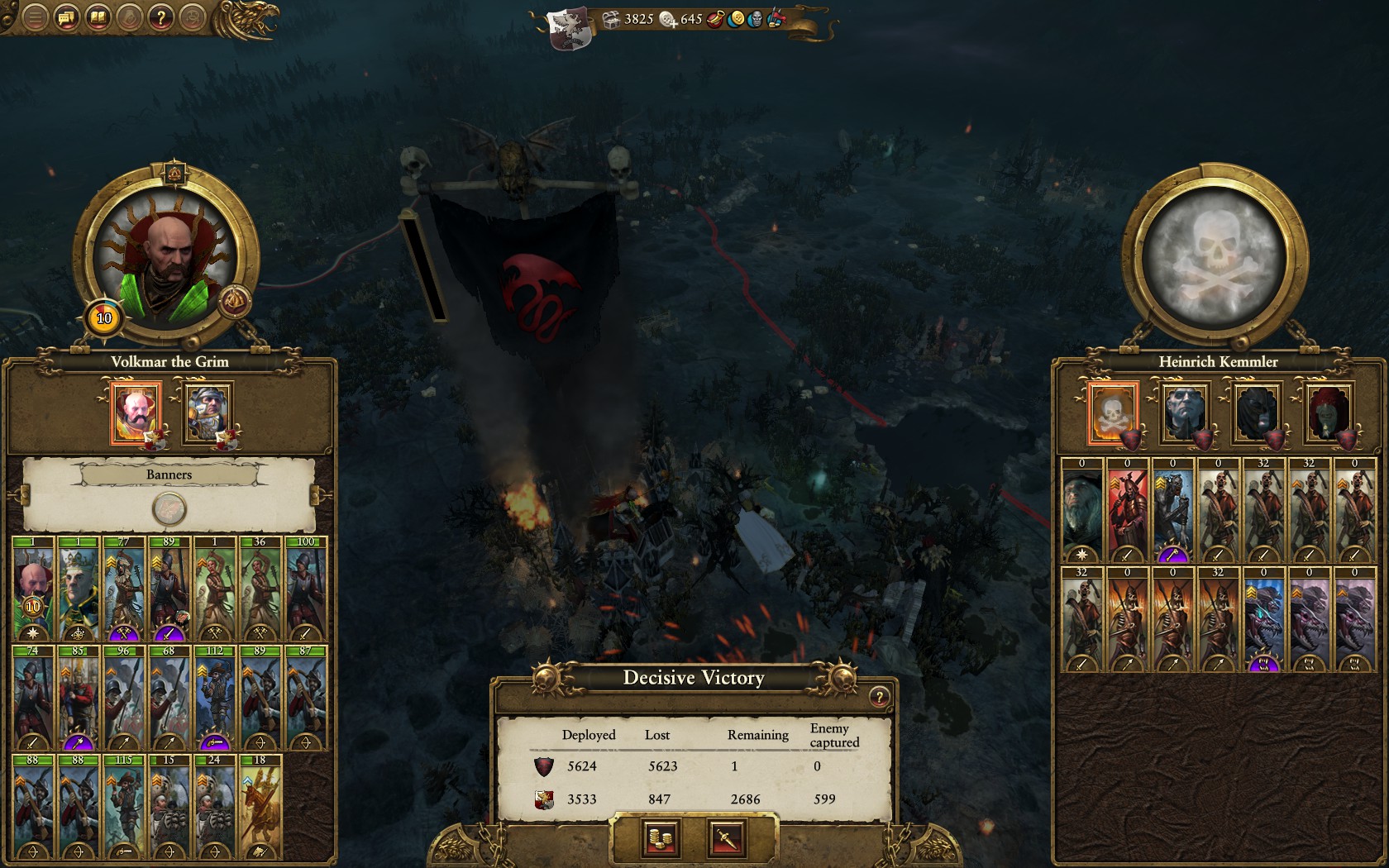The width and height of the screenshot is (1389, 868).
Task: Select the unit card showing 100 men
Action: [x=306, y=590]
